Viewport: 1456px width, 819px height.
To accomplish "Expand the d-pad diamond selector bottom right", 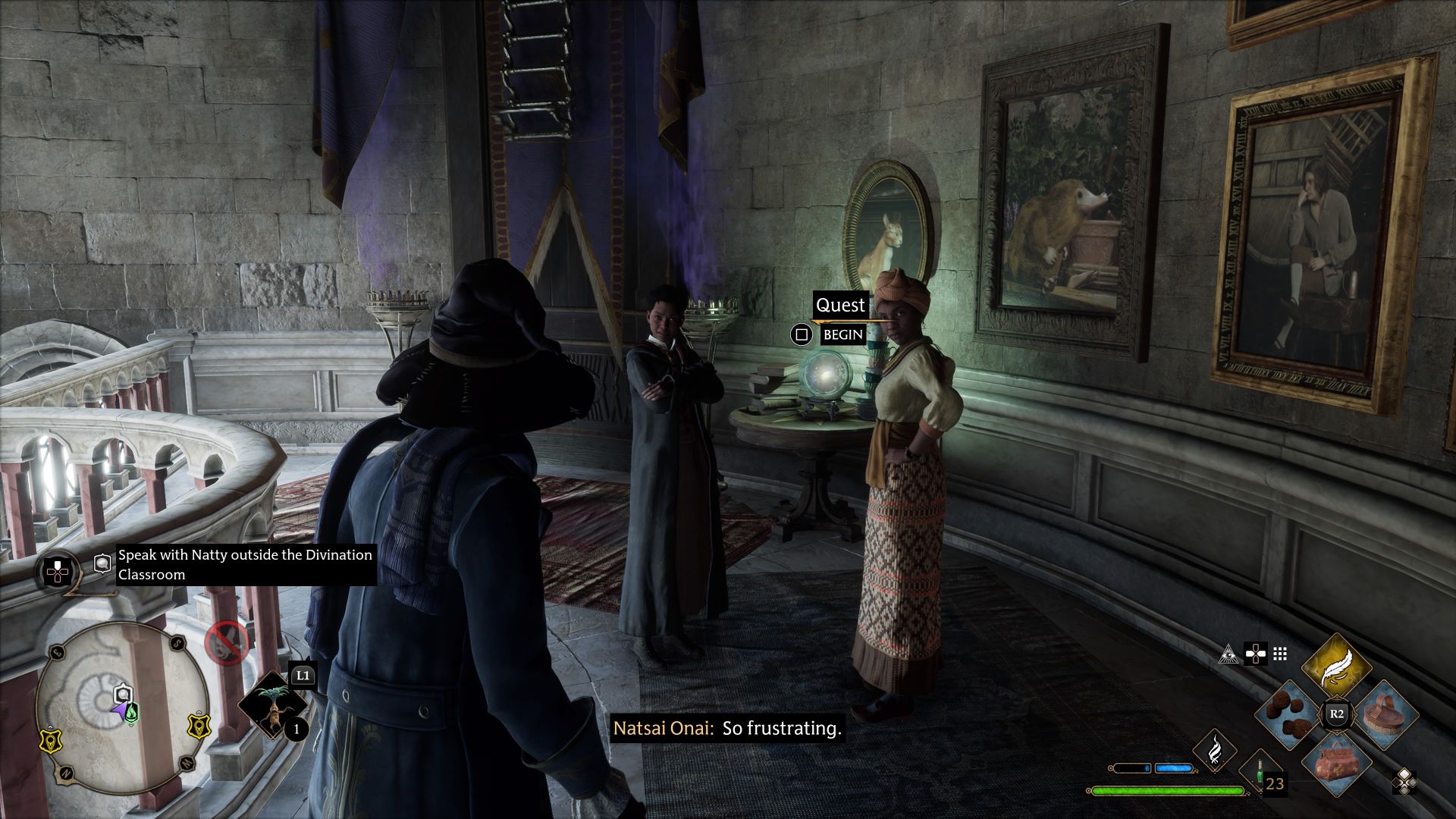I will tap(1404, 783).
